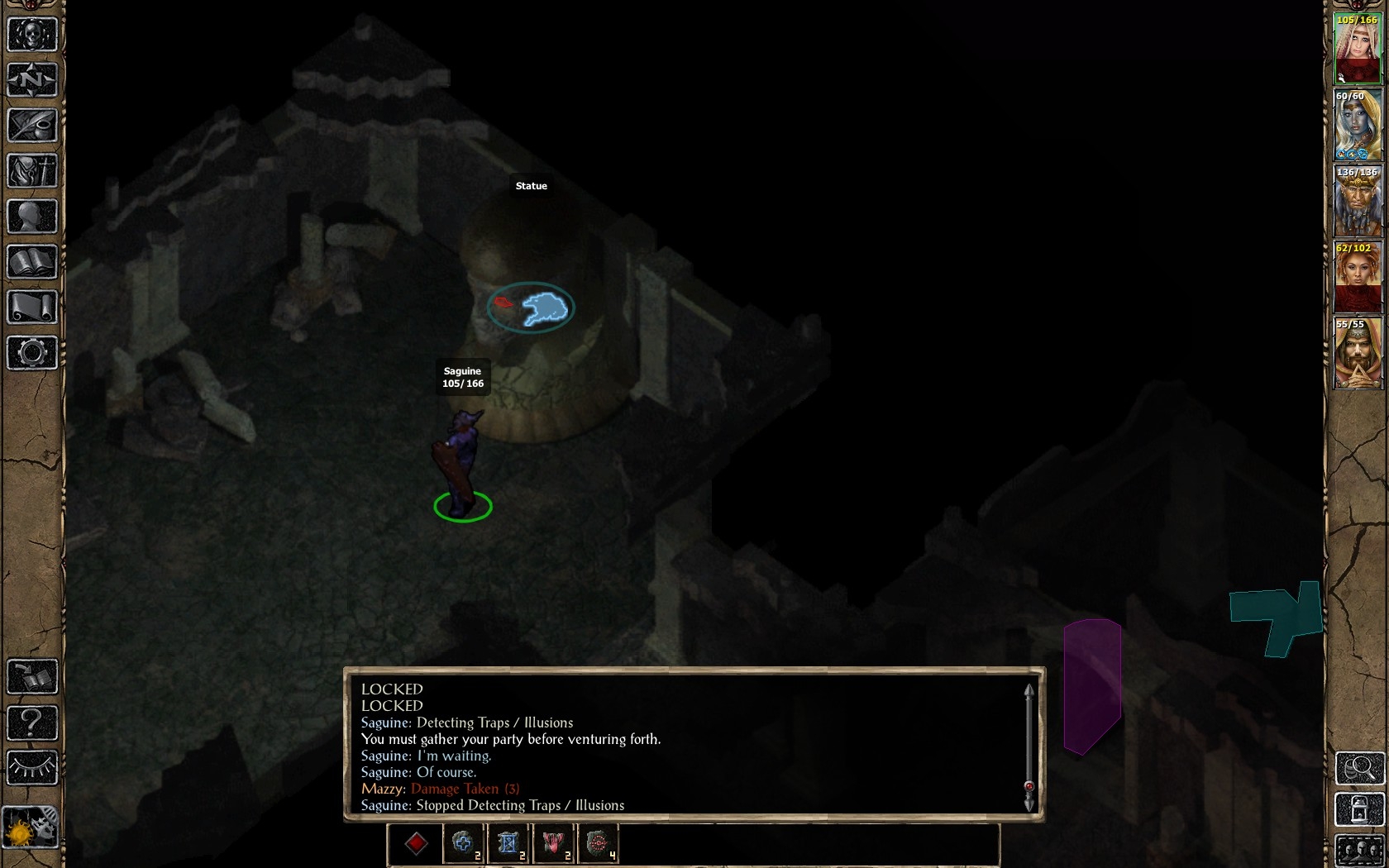
Task: Open the priest scroll button
Action: 32,308
